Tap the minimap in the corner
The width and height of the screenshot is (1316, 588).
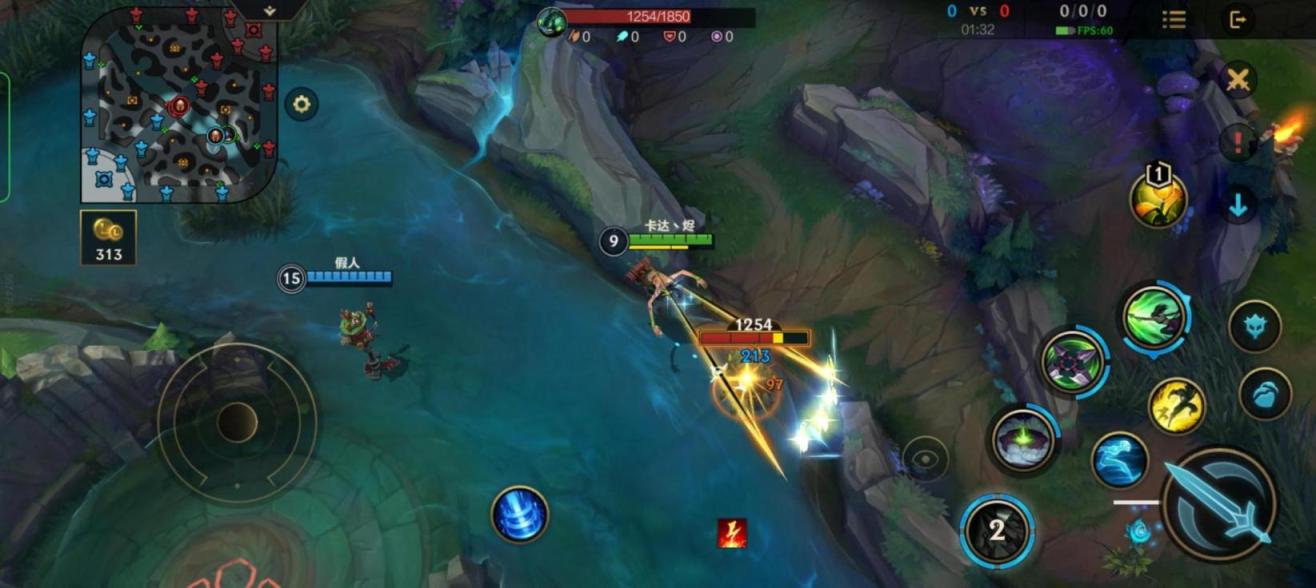(178, 104)
